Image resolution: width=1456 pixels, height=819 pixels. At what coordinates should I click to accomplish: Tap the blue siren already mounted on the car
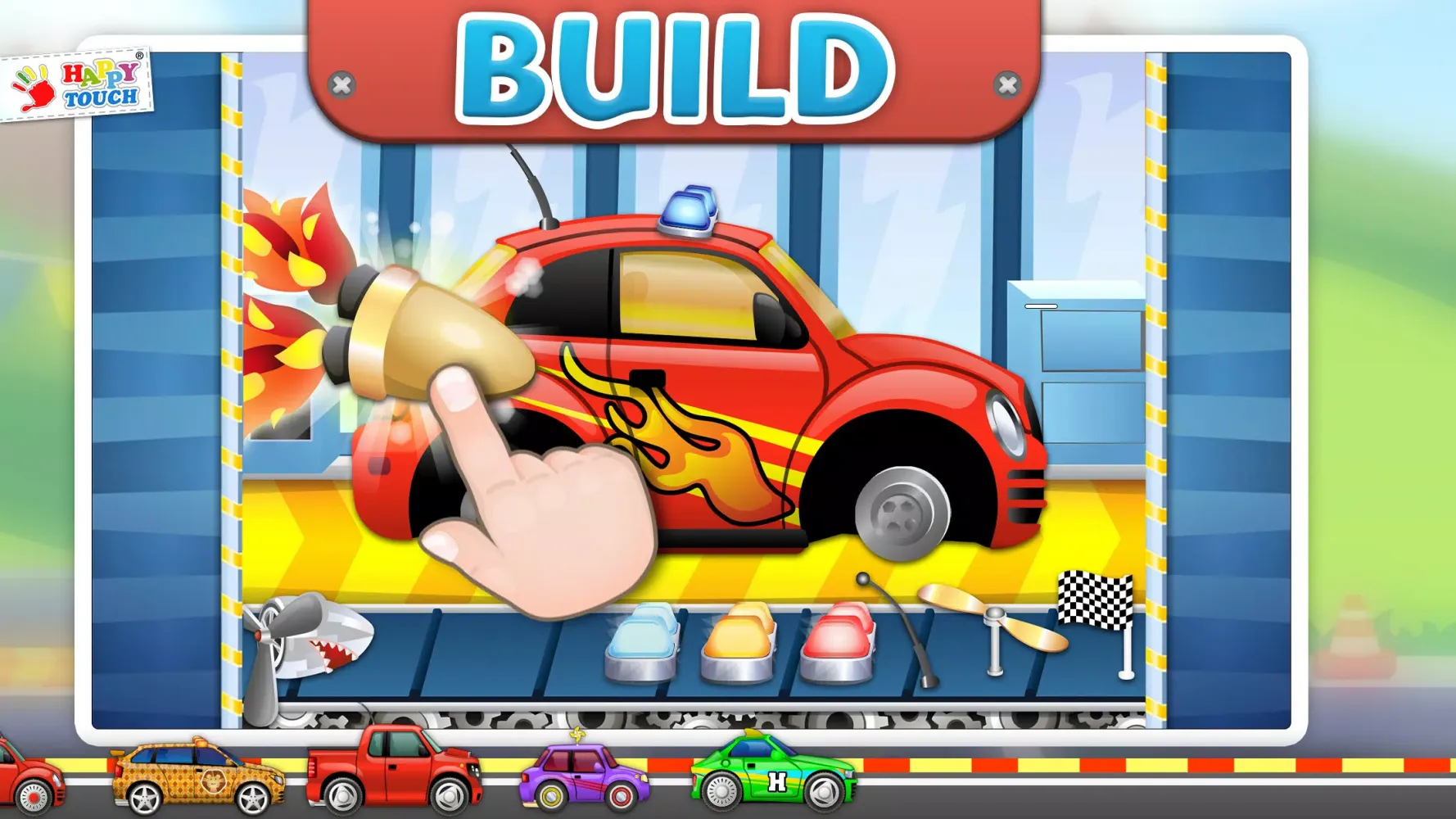(688, 209)
